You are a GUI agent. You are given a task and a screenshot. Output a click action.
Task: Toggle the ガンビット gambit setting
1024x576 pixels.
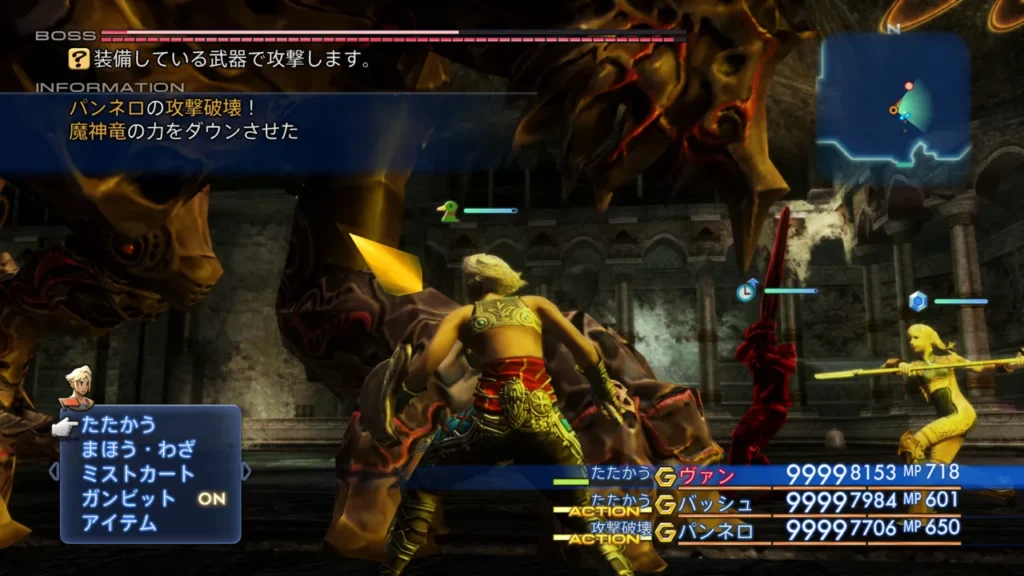click(128, 498)
